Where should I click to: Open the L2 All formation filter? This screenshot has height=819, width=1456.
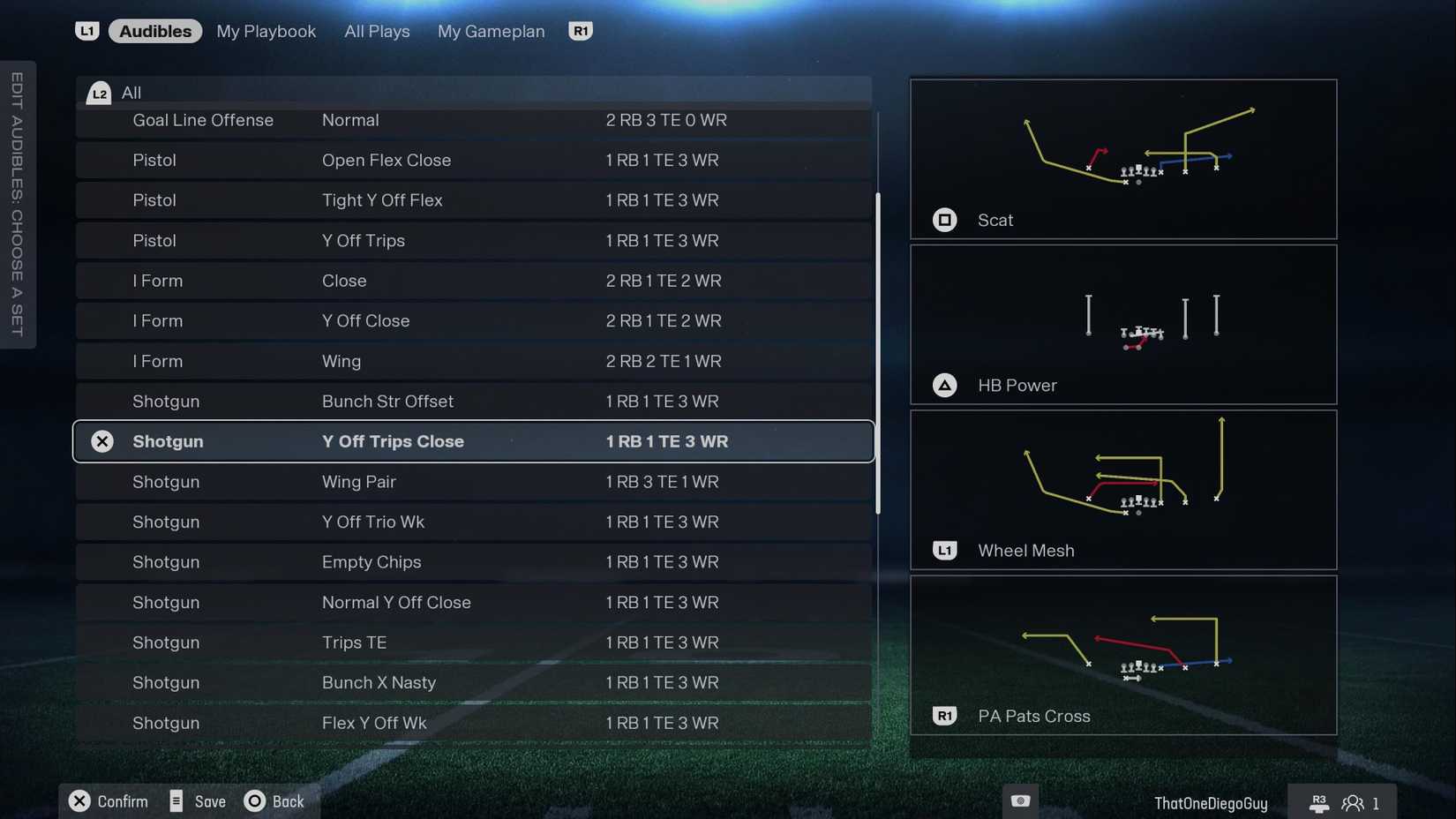click(x=99, y=92)
